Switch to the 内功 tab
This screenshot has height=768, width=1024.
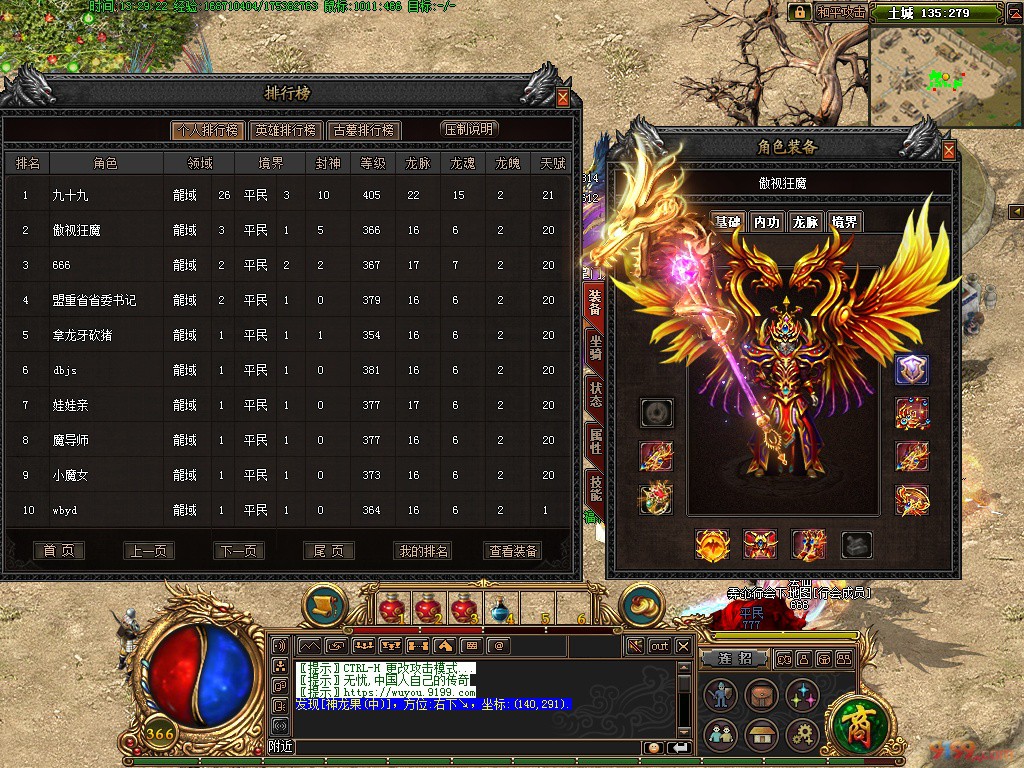767,222
